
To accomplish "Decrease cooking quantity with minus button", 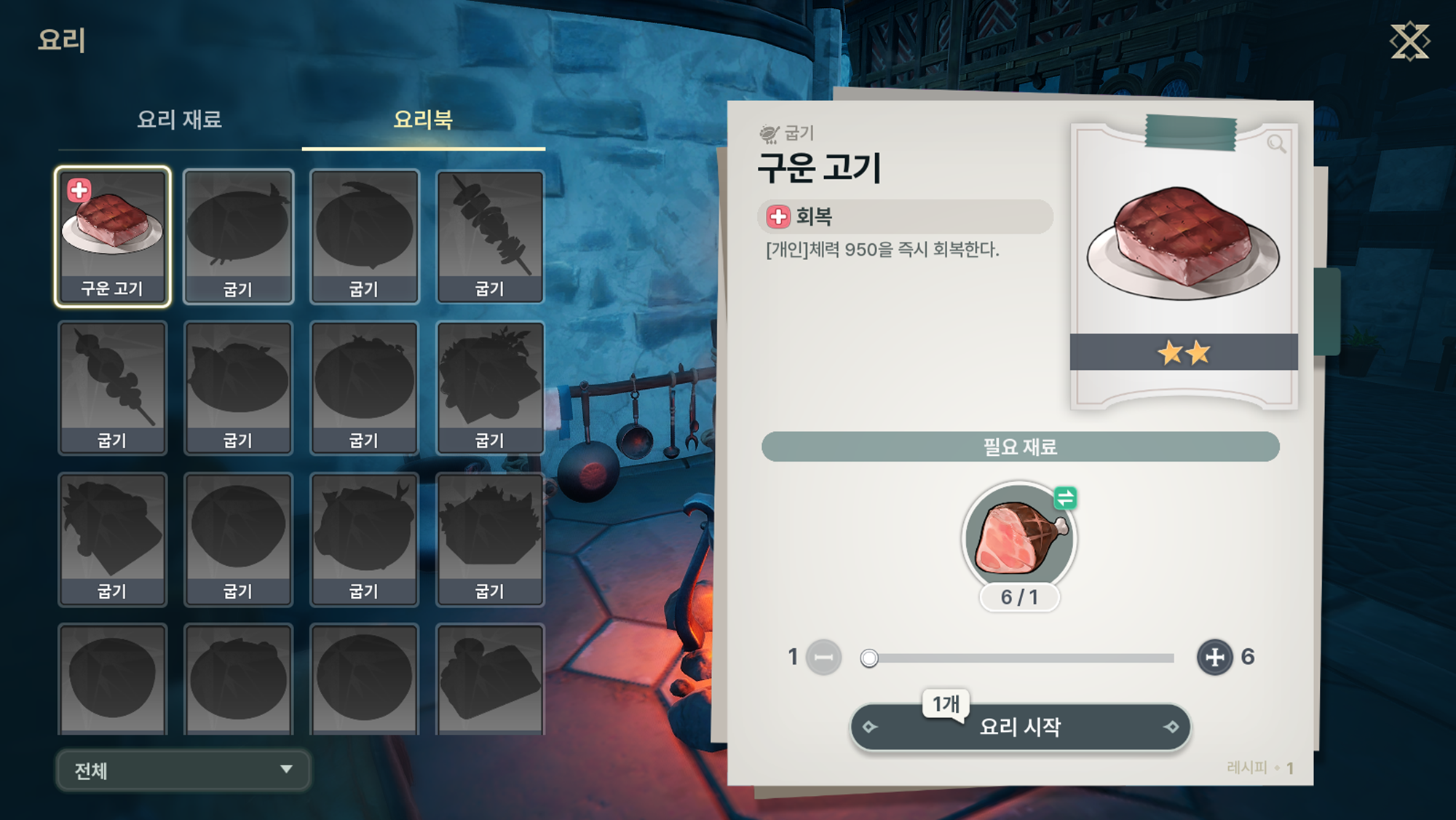I will [x=823, y=658].
